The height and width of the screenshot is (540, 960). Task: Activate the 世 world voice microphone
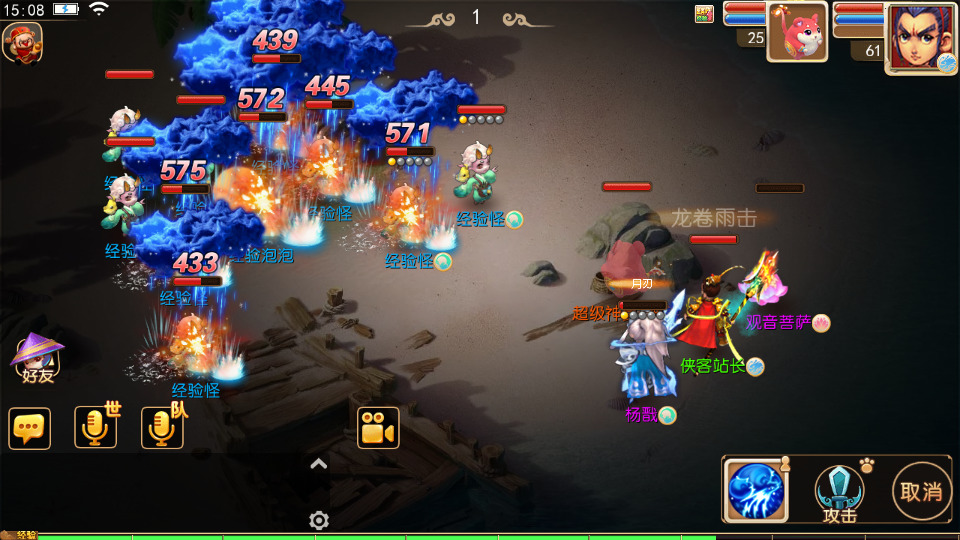pos(96,428)
